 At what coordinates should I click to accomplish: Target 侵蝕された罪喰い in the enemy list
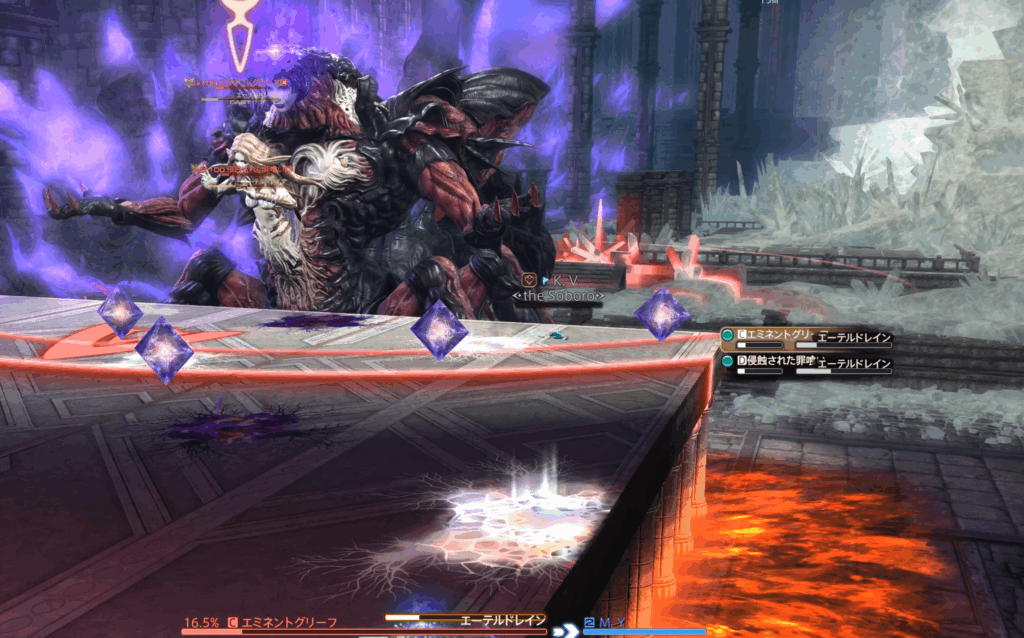click(x=776, y=361)
